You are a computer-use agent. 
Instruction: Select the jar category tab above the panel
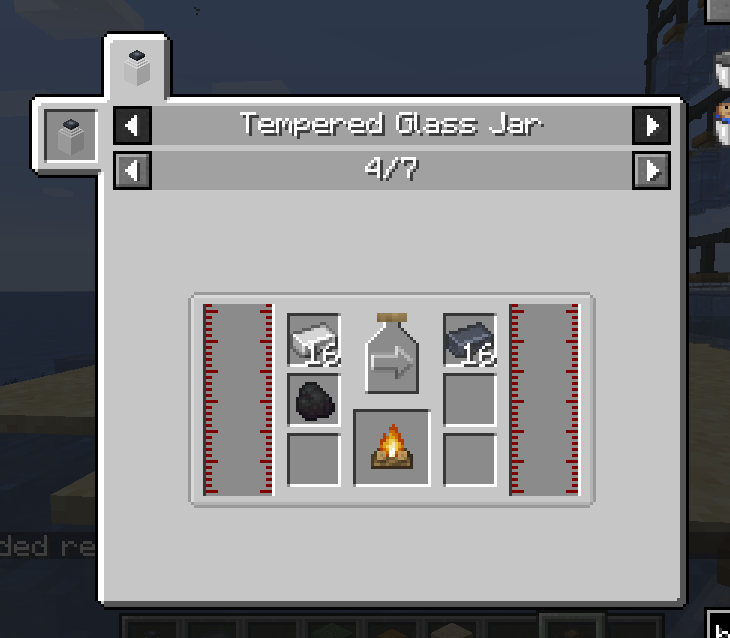tap(137, 67)
